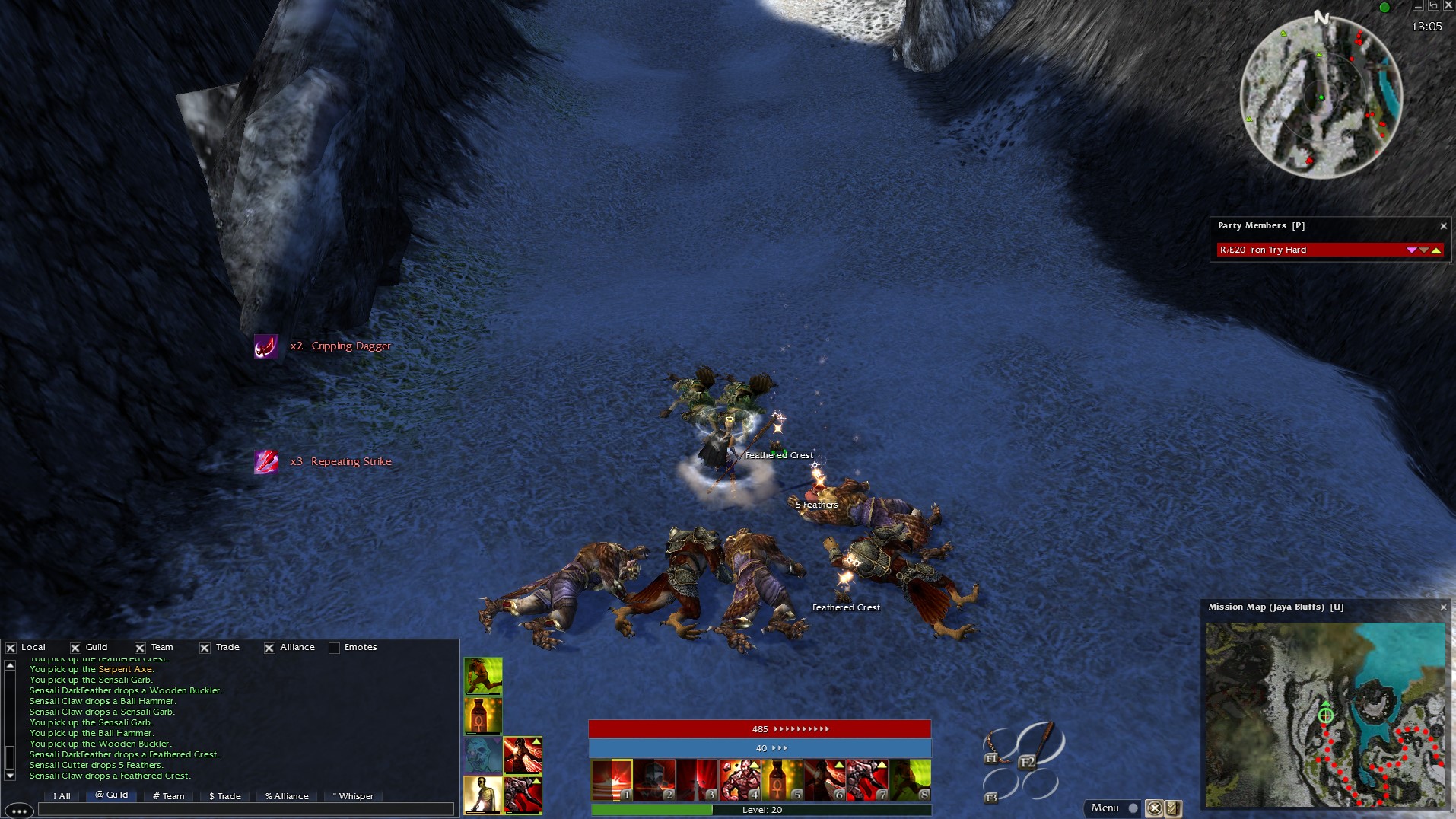Open the Menu button
1456x819 pixels.
[1105, 808]
